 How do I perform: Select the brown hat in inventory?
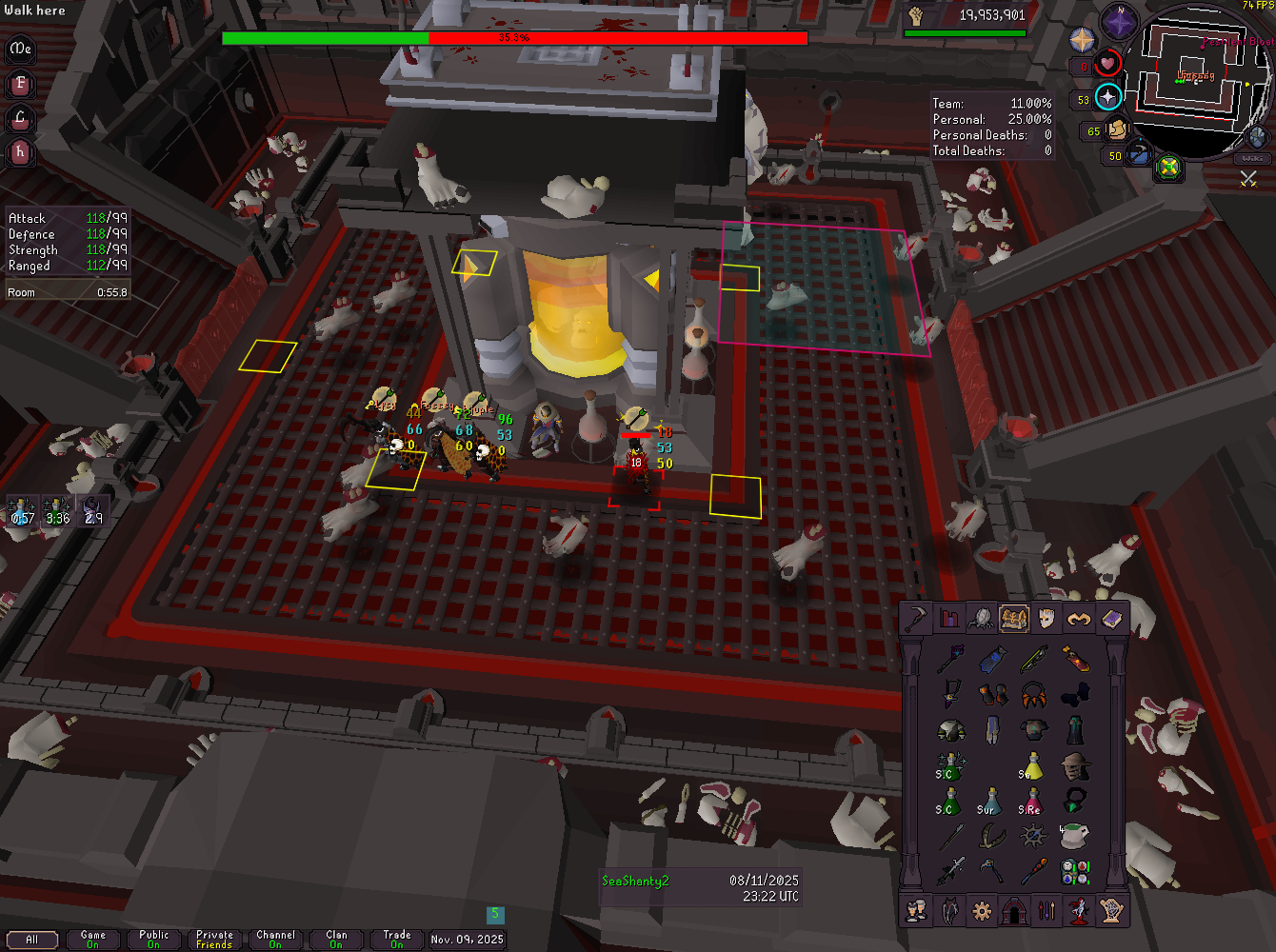(1076, 767)
